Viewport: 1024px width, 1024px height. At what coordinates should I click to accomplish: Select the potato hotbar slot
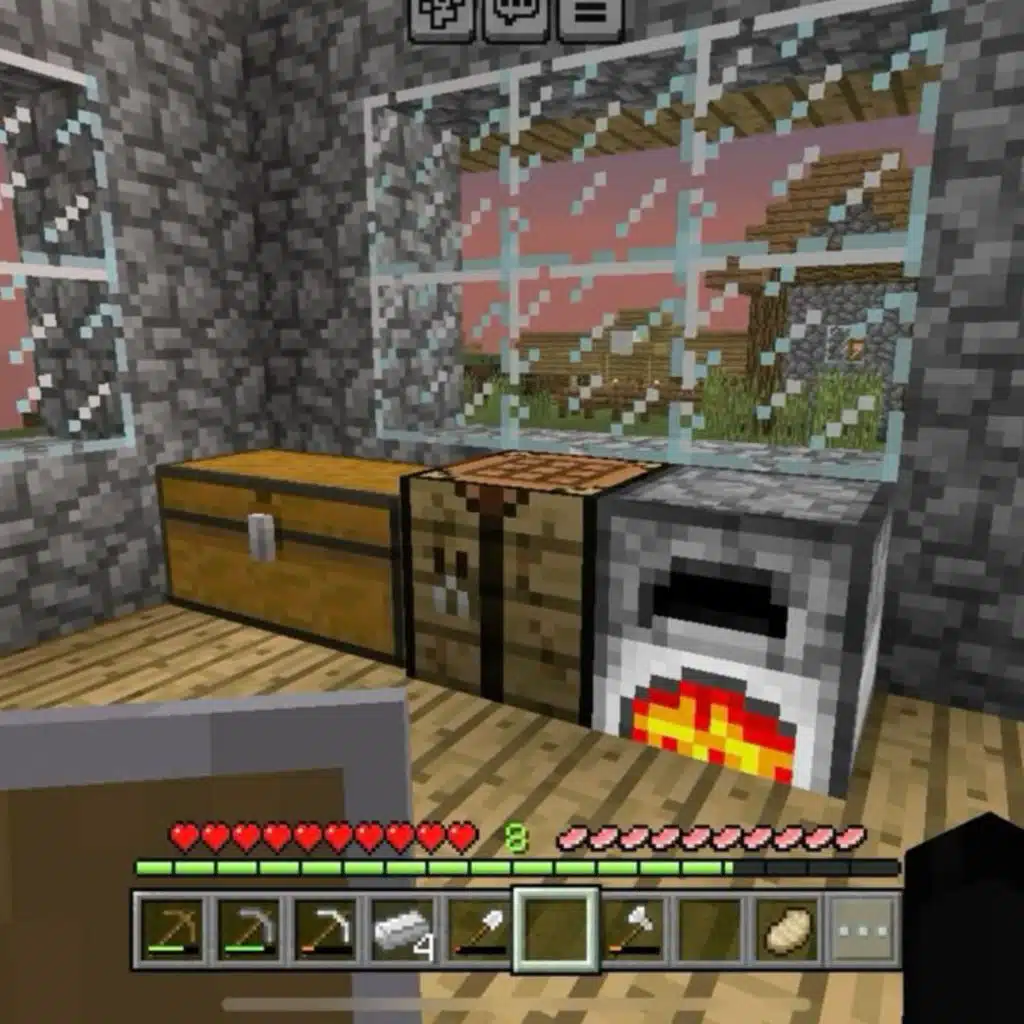tap(787, 930)
